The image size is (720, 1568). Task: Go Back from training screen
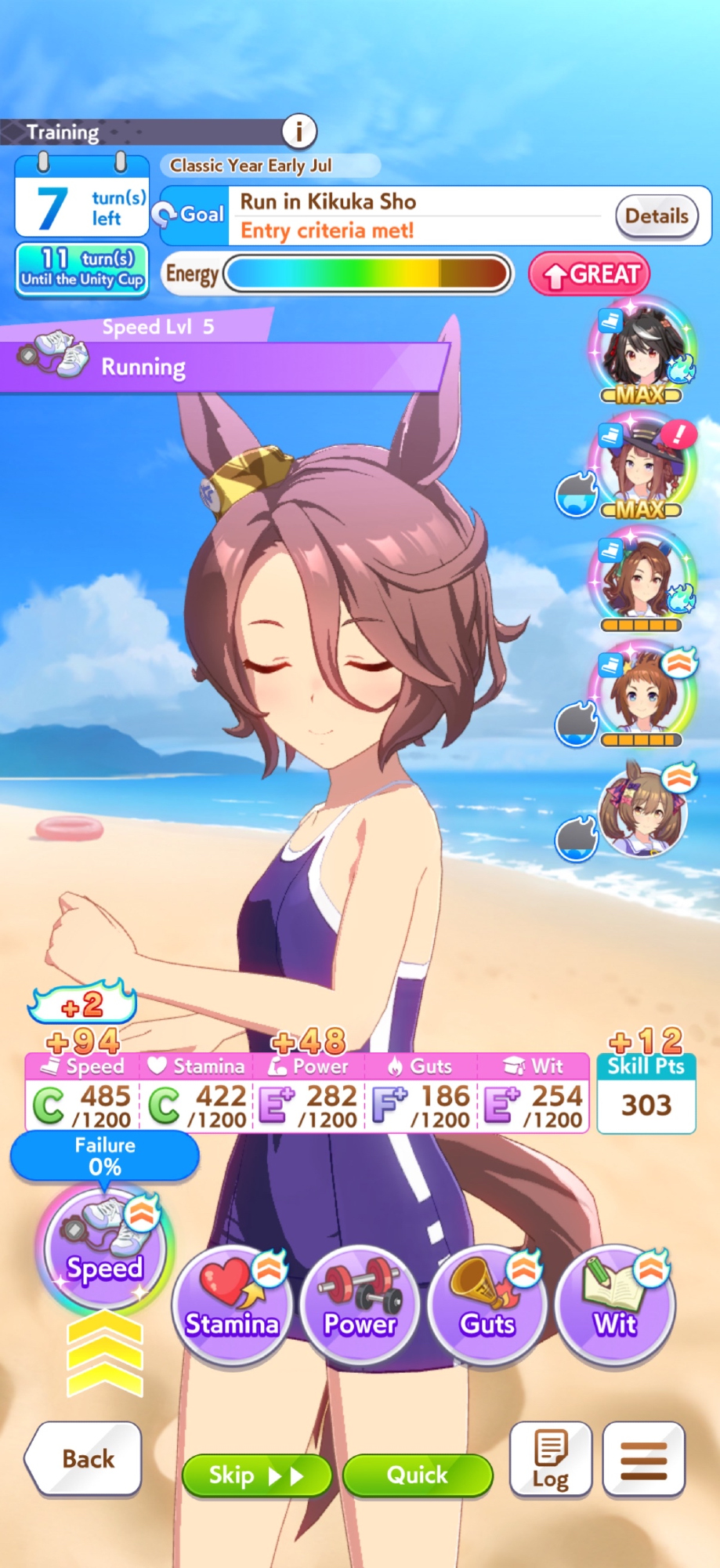click(x=85, y=1458)
